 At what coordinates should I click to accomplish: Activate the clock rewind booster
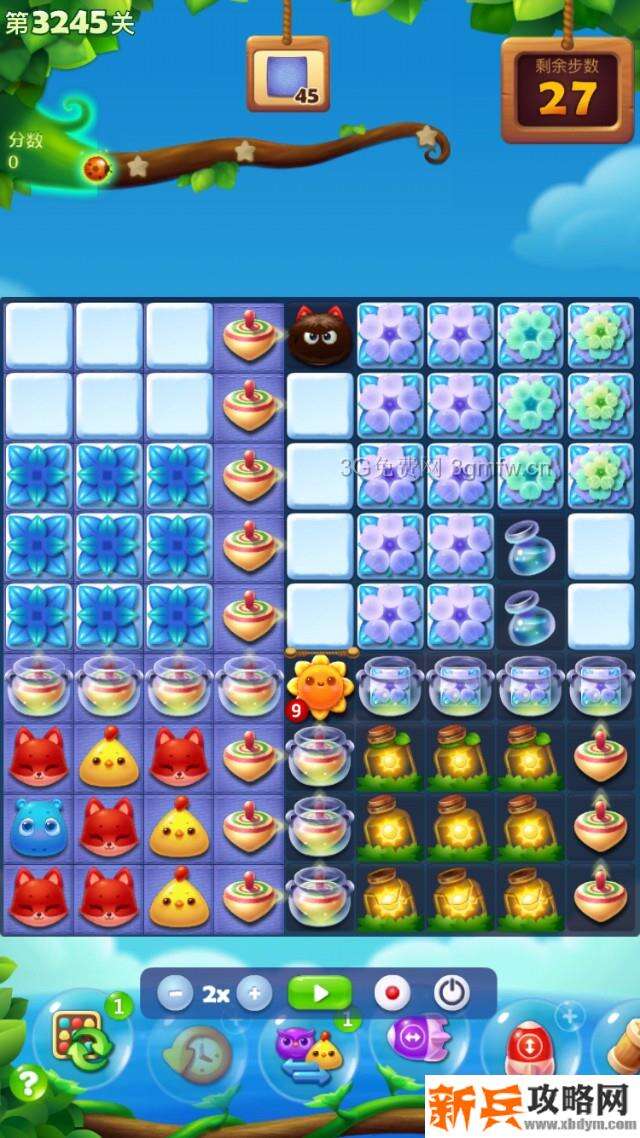point(197,1053)
